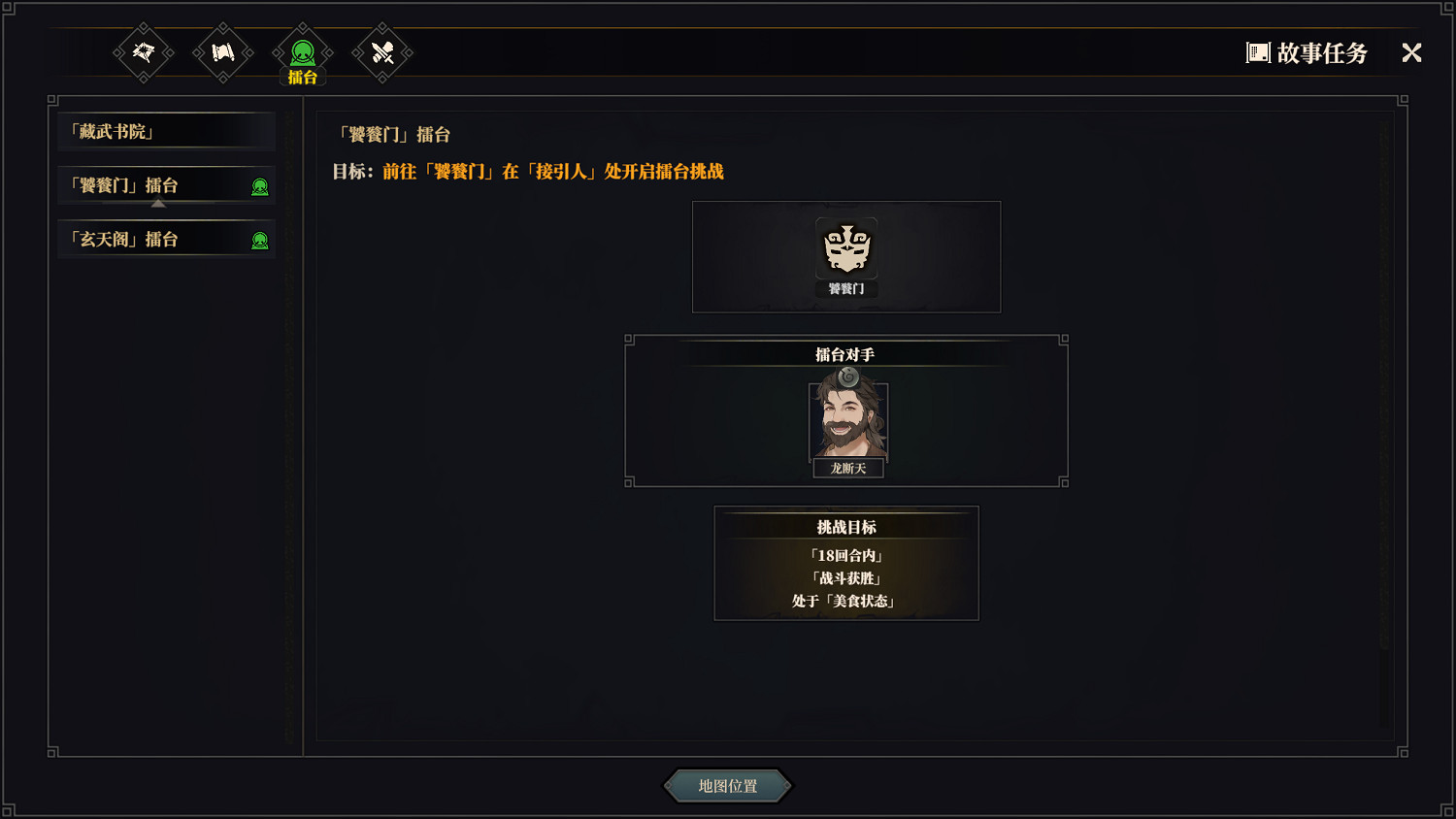This screenshot has height=819, width=1456.
Task: Click the 挑战目标 challenge goals panel
Action: [845, 563]
